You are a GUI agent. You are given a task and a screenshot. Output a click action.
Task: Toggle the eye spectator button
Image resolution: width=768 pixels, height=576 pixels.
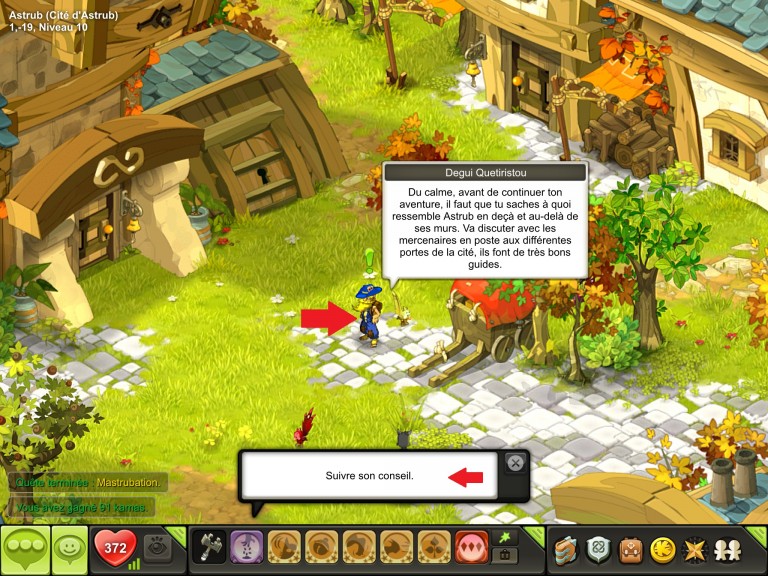pos(157,548)
